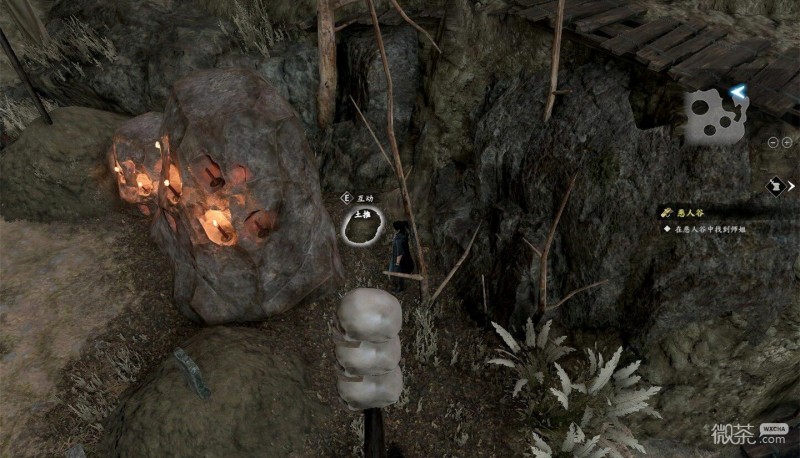Click the minimap zoom-in plus button

(786, 142)
